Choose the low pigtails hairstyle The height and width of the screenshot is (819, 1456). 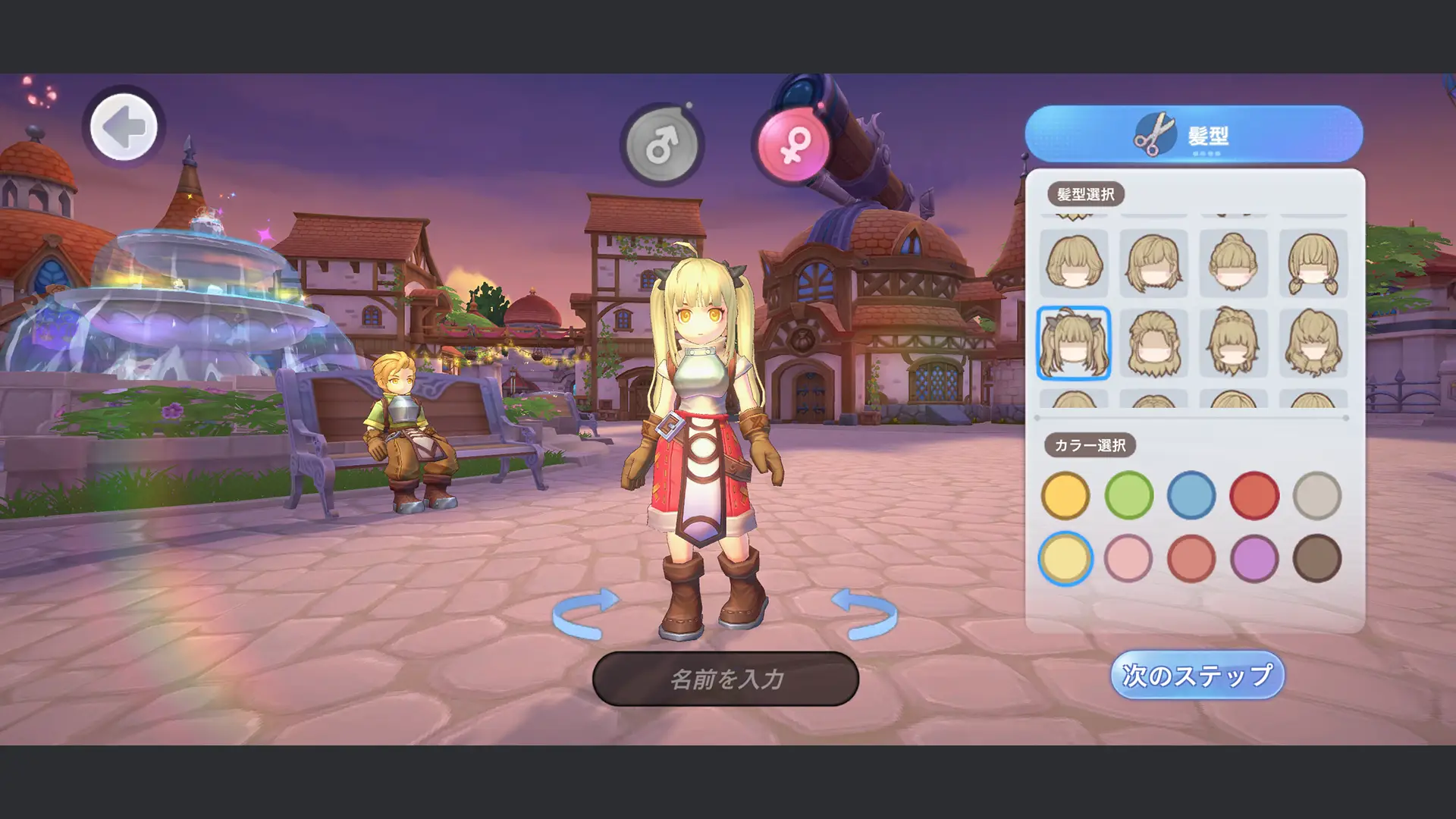pyautogui.click(x=1313, y=263)
